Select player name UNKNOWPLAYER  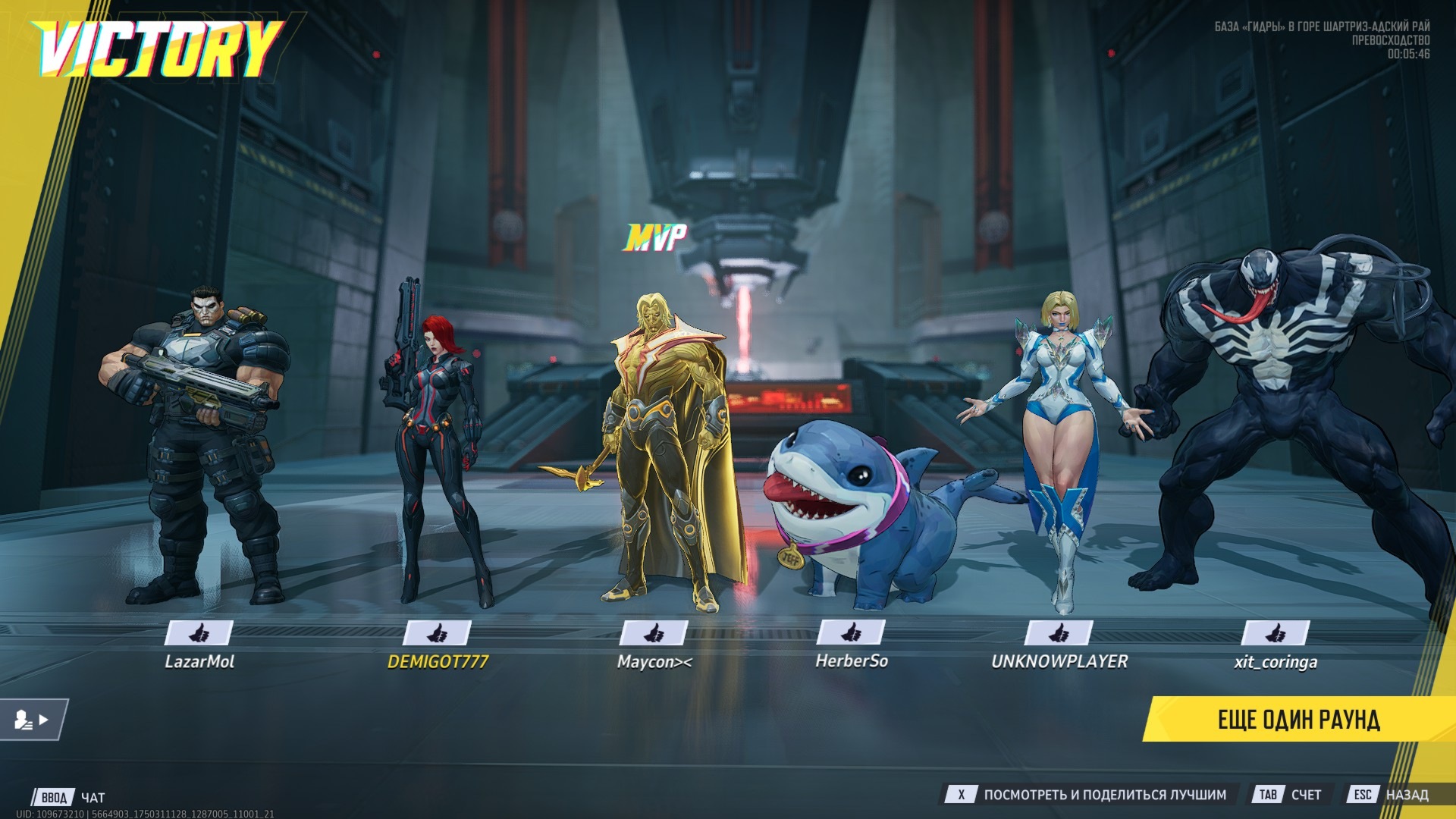tap(1059, 662)
